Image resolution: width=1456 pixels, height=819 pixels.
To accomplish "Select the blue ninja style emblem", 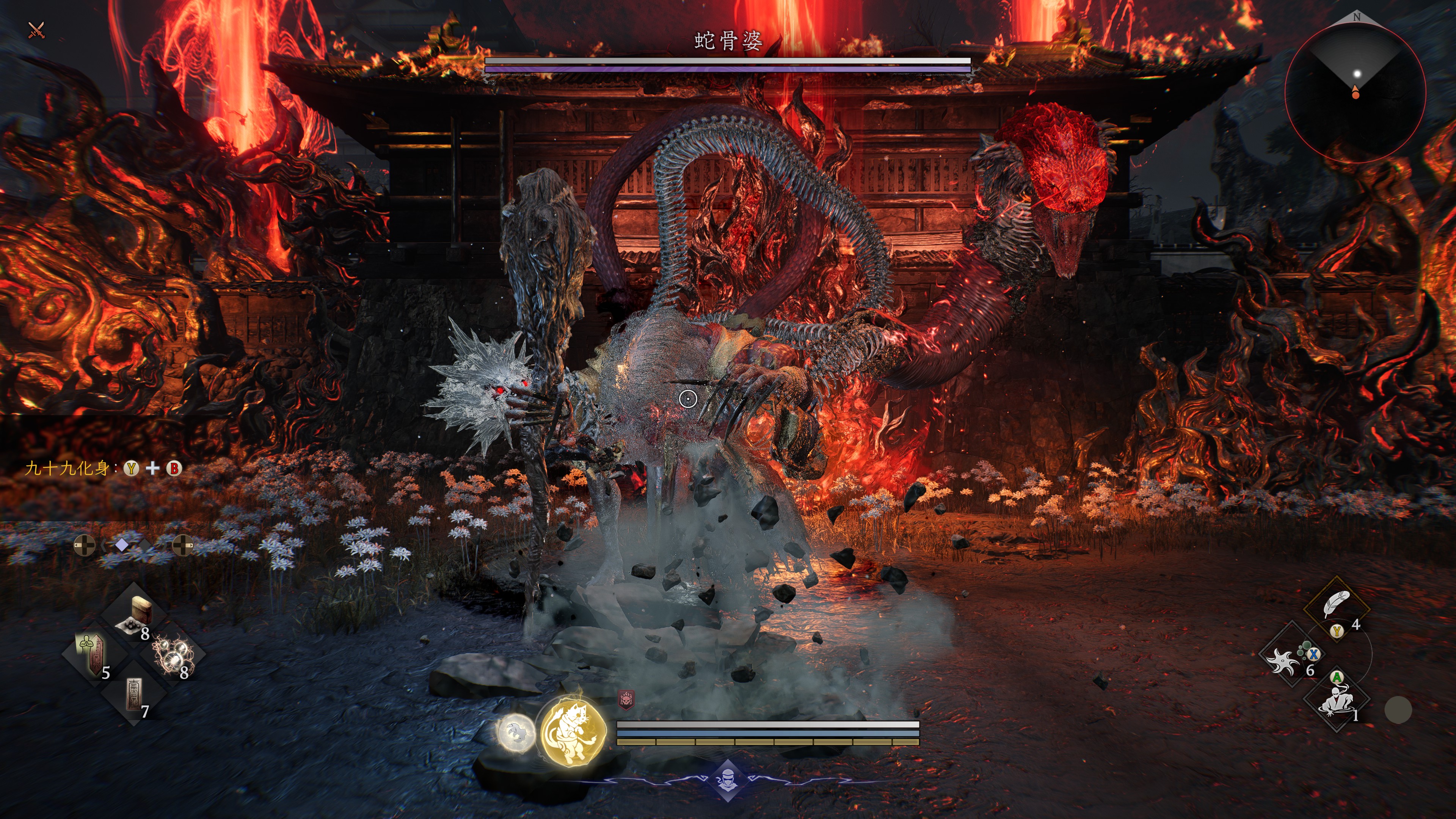I will pos(728,781).
